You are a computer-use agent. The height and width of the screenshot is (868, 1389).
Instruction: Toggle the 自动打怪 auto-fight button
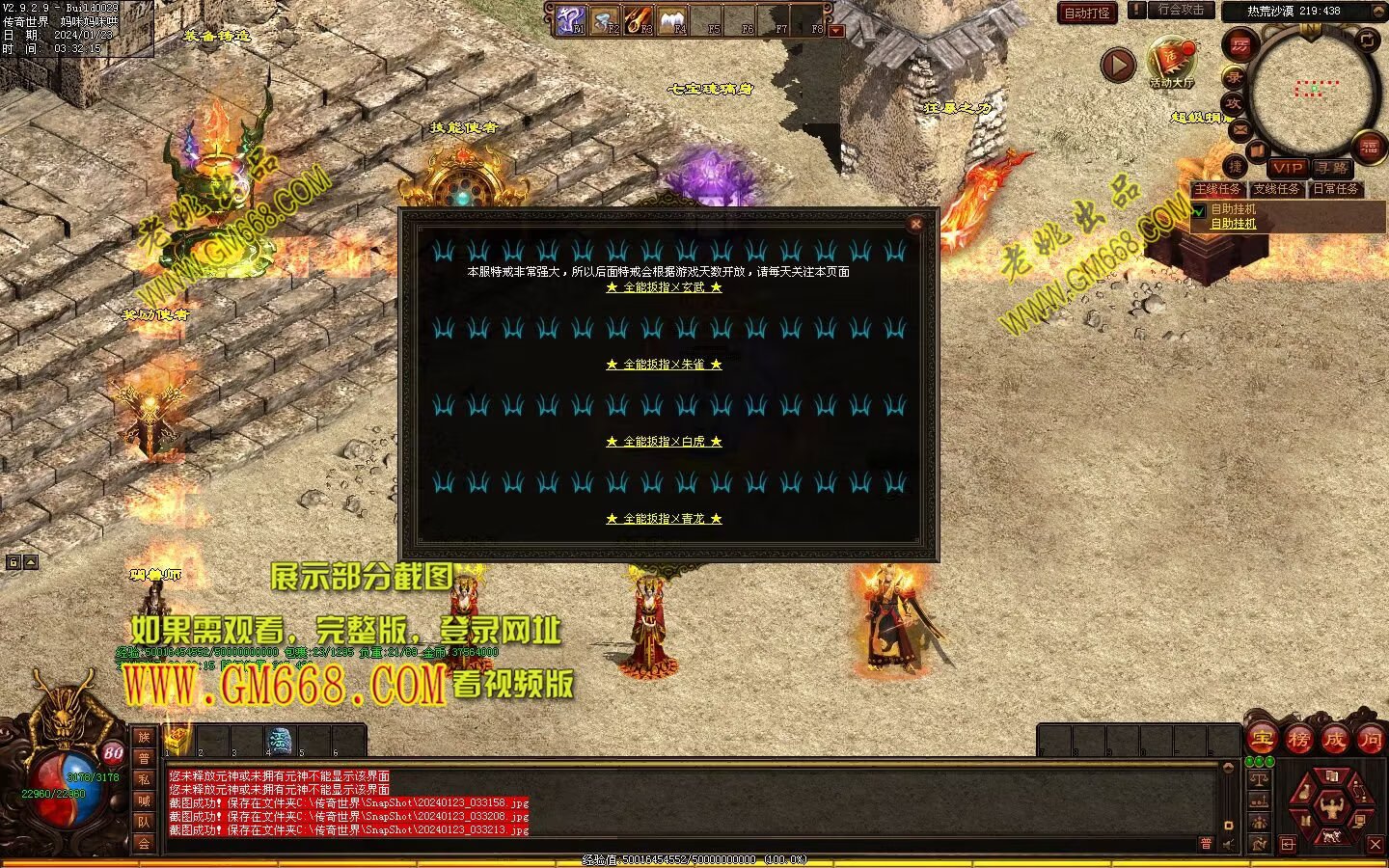click(x=1087, y=13)
